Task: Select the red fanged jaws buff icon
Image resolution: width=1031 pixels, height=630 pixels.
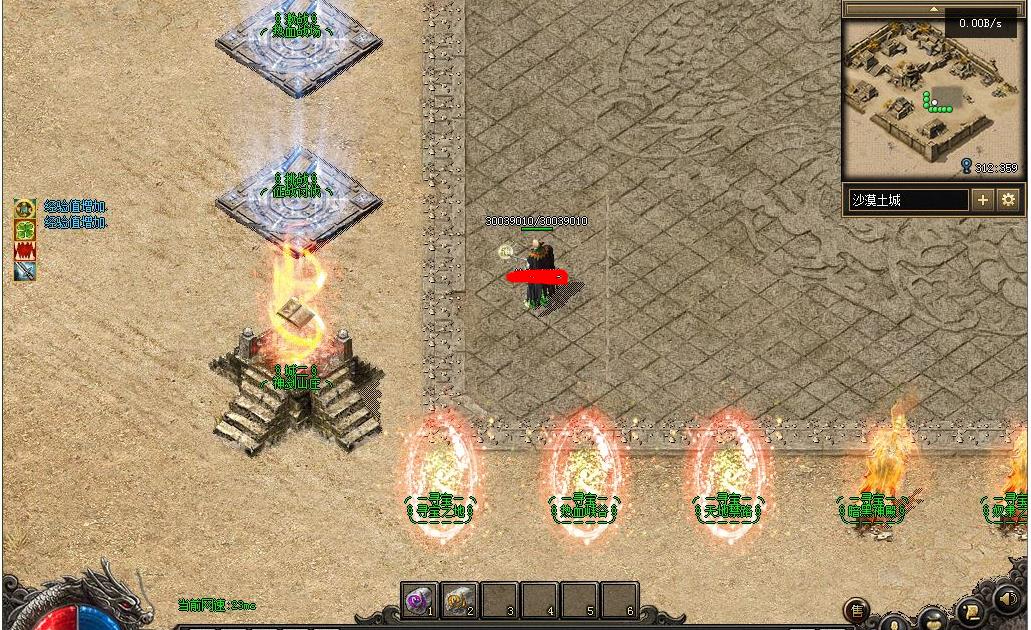Action: click(25, 250)
